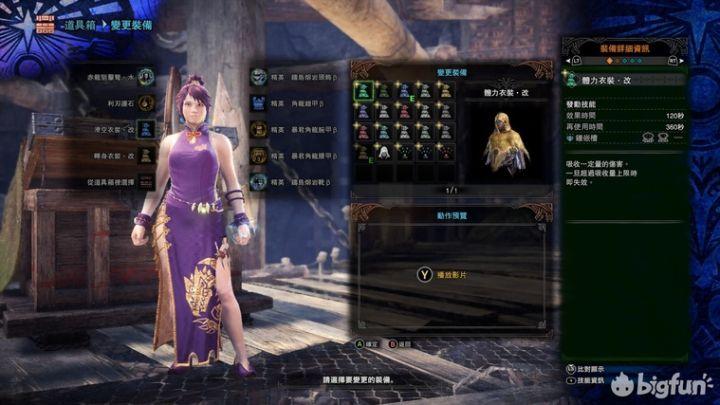Pick the green-framed 體力衣裝・改 mantle in the grid
This screenshot has width=720, height=405.
[x=364, y=90]
